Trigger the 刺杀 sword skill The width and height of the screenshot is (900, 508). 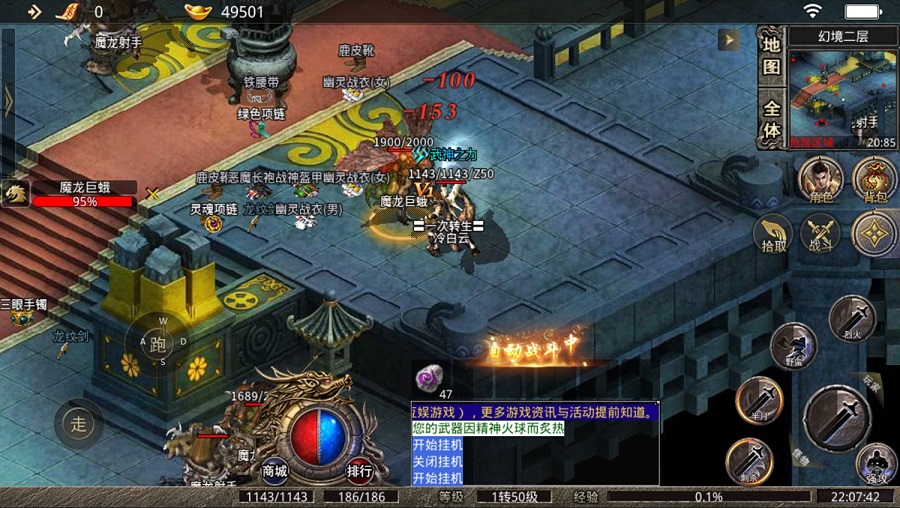click(x=749, y=461)
